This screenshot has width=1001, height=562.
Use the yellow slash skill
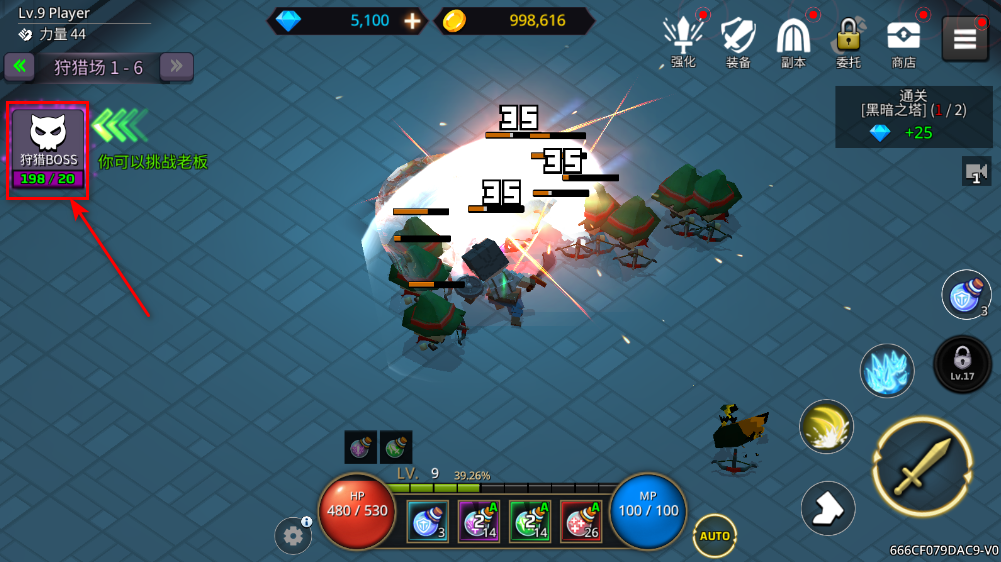(x=826, y=426)
